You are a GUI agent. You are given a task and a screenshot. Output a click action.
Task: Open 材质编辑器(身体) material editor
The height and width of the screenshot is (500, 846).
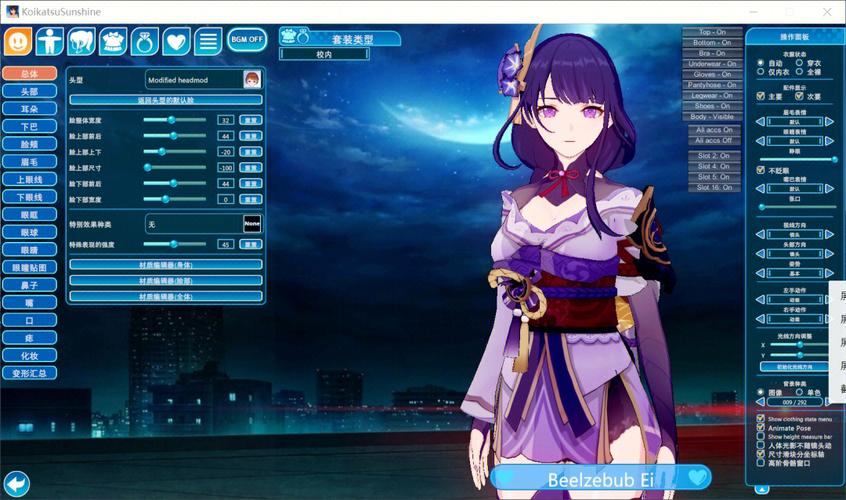click(x=165, y=265)
